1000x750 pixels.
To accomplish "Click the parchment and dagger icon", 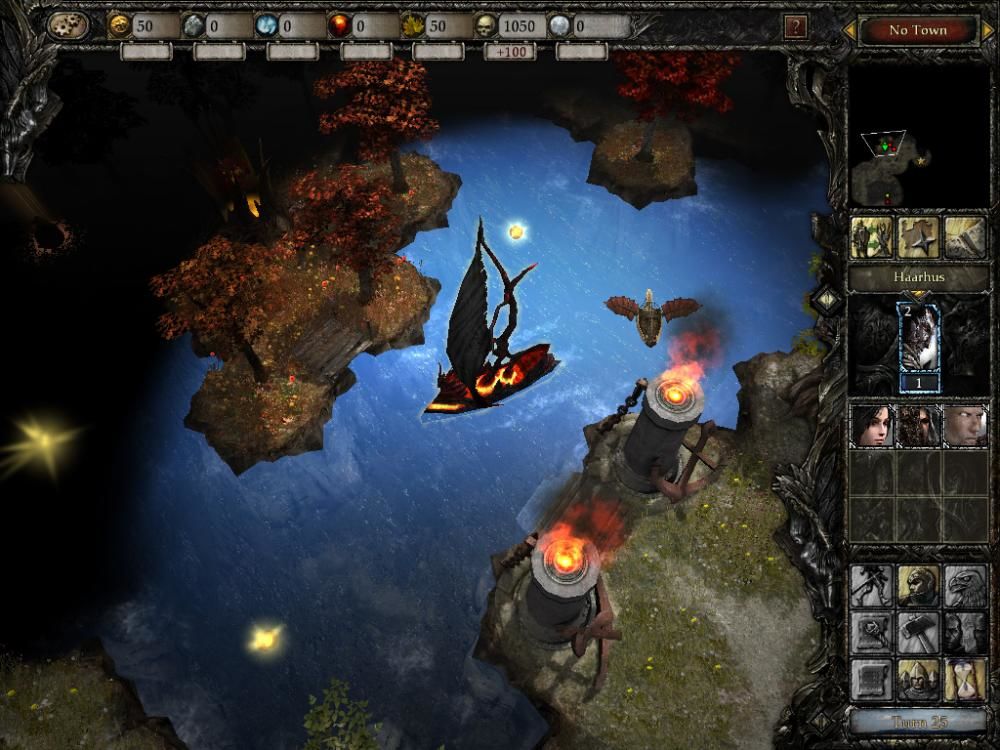I will tap(965, 238).
